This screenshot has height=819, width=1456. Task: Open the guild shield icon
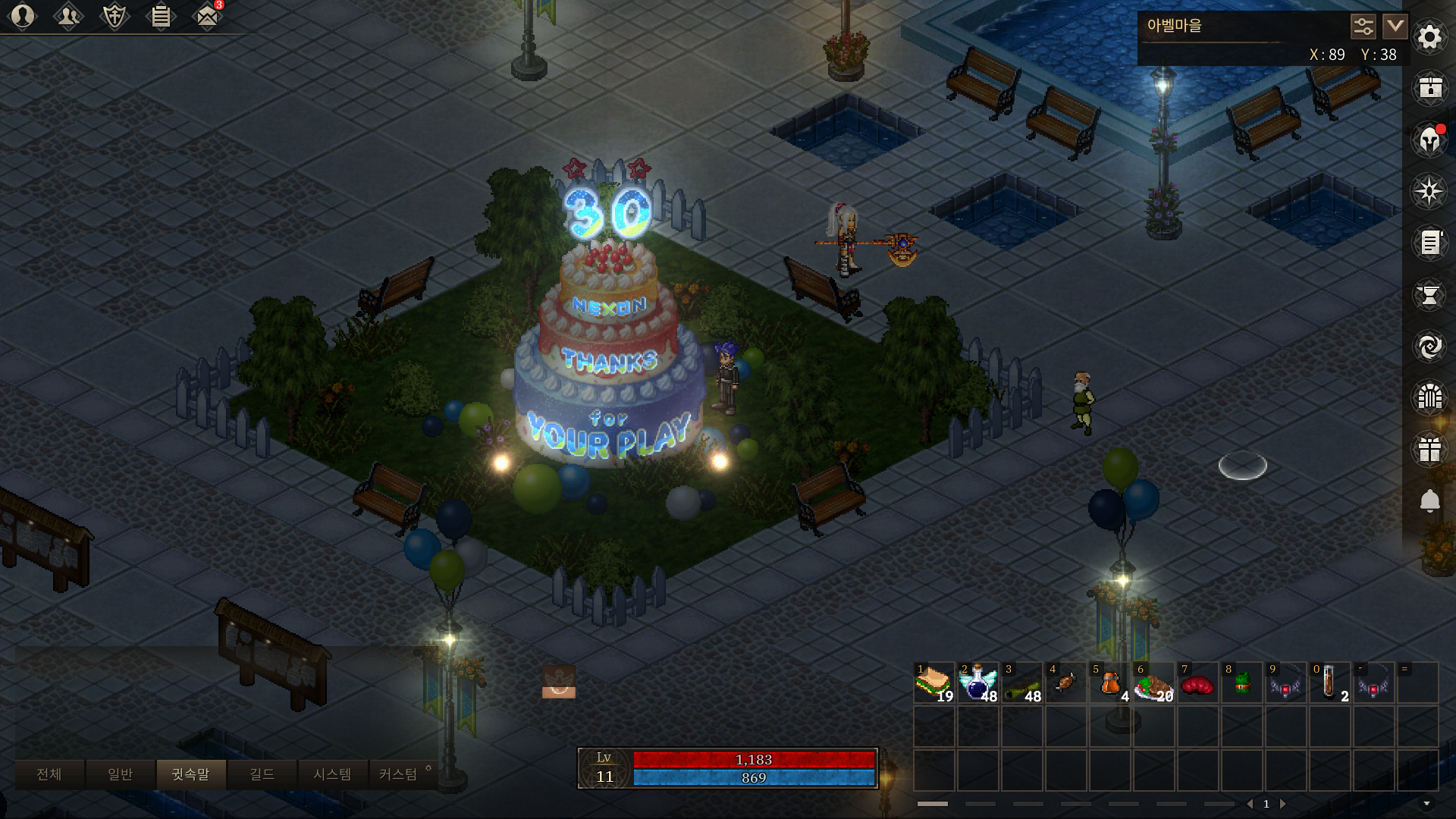point(115,16)
